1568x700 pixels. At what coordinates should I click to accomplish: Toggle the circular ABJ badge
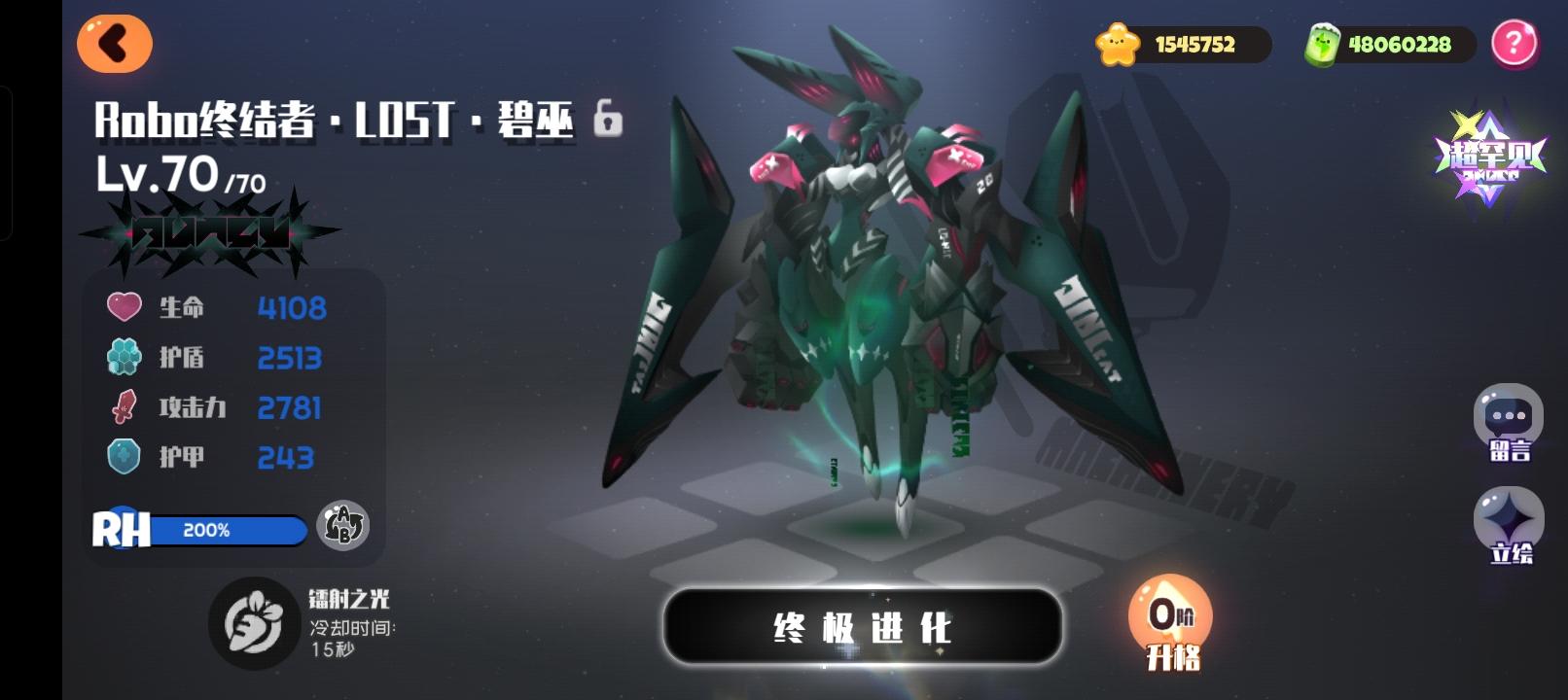click(x=345, y=528)
